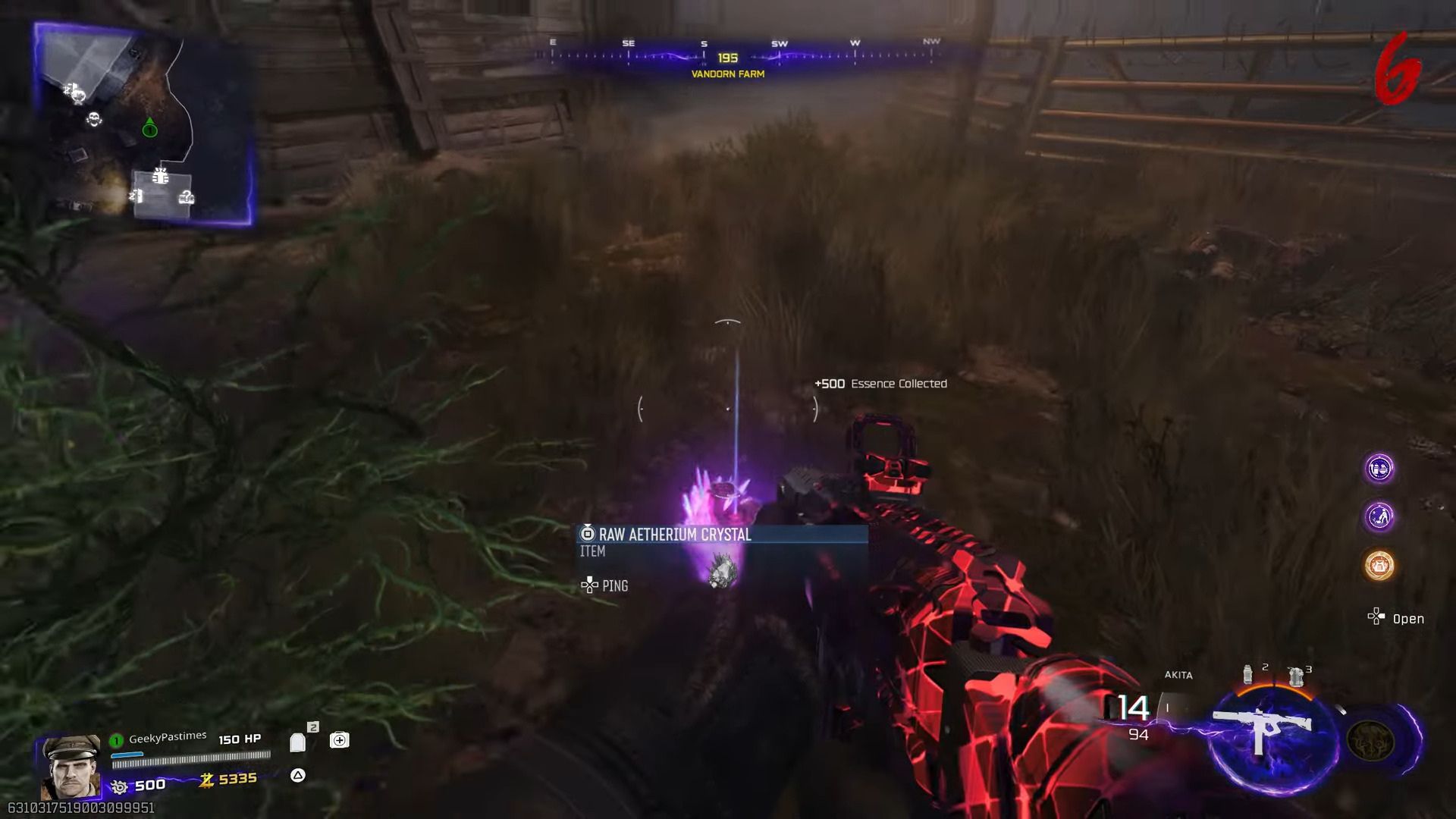This screenshot has height=819, width=1456.
Task: Click the triangle button prompt near the portrait
Action: point(297,777)
